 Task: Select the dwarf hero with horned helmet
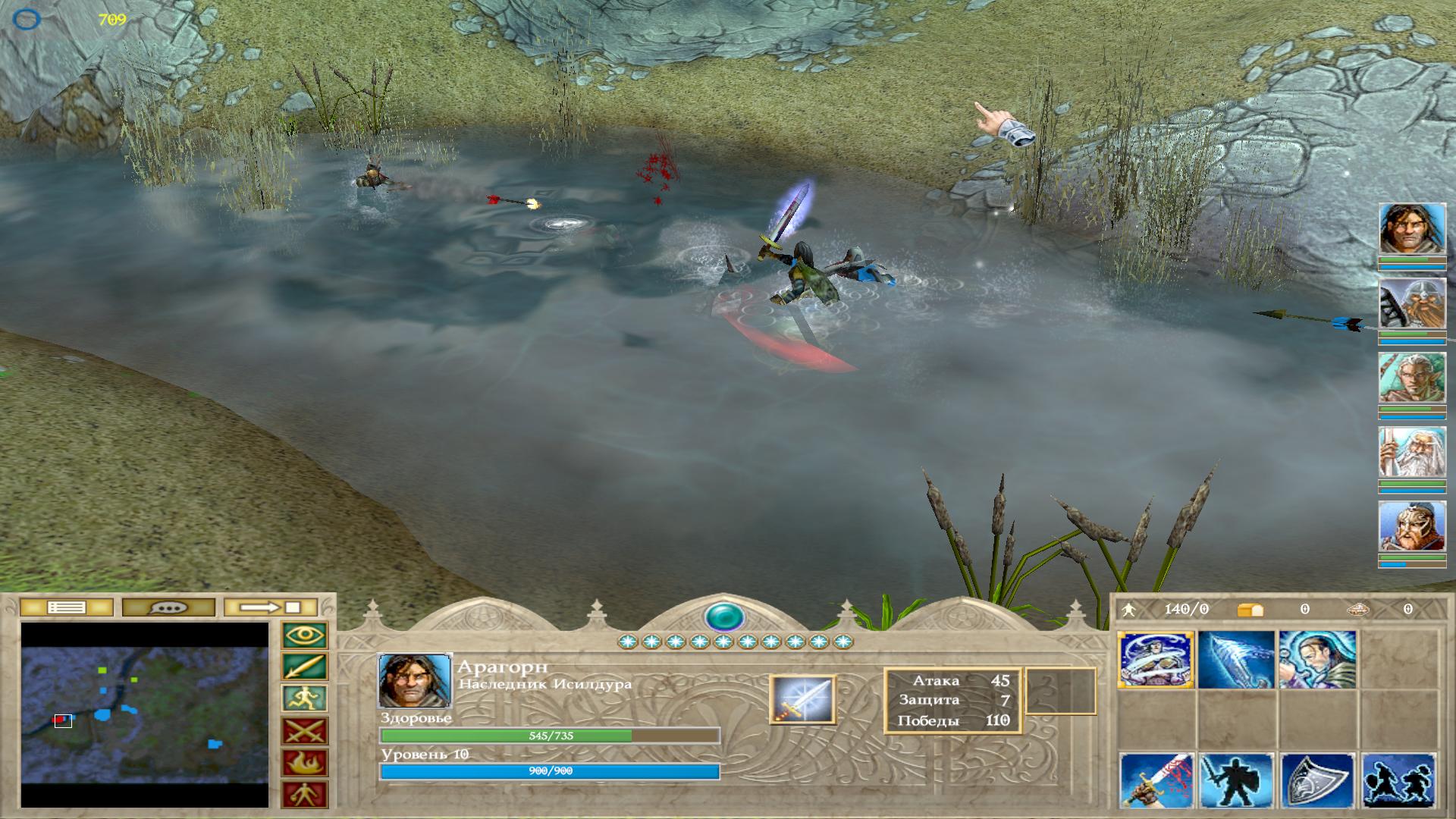(1411, 303)
